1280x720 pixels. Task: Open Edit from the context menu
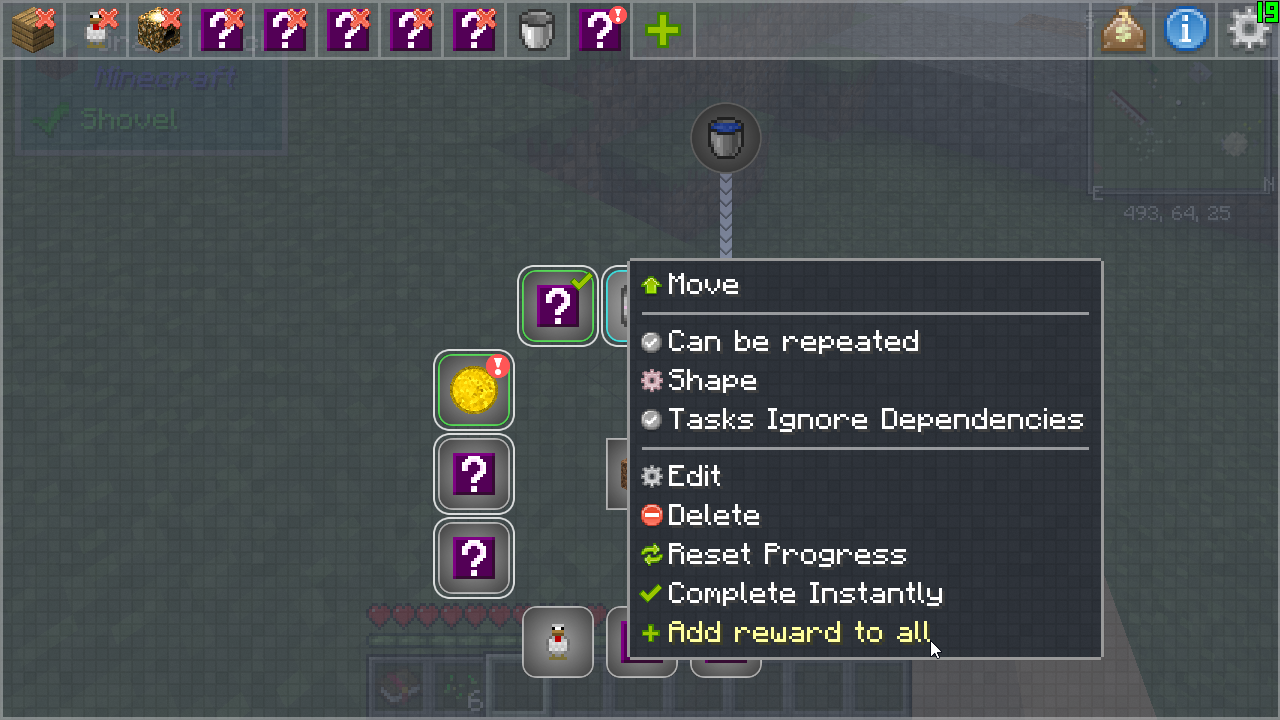(693, 476)
